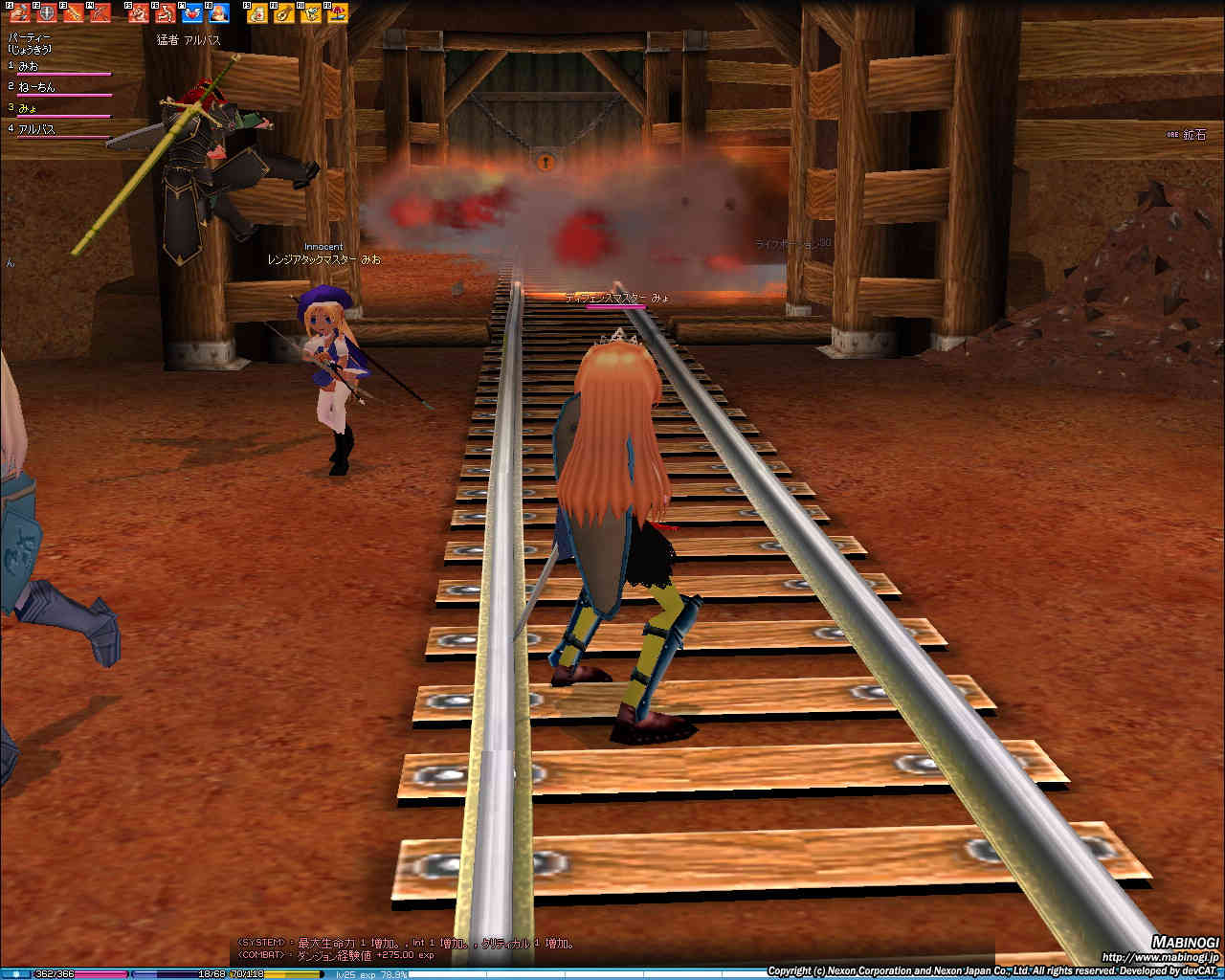This screenshot has height=980, width=1225.
Task: Select the F11 yellow skill icon
Action: pos(310,13)
